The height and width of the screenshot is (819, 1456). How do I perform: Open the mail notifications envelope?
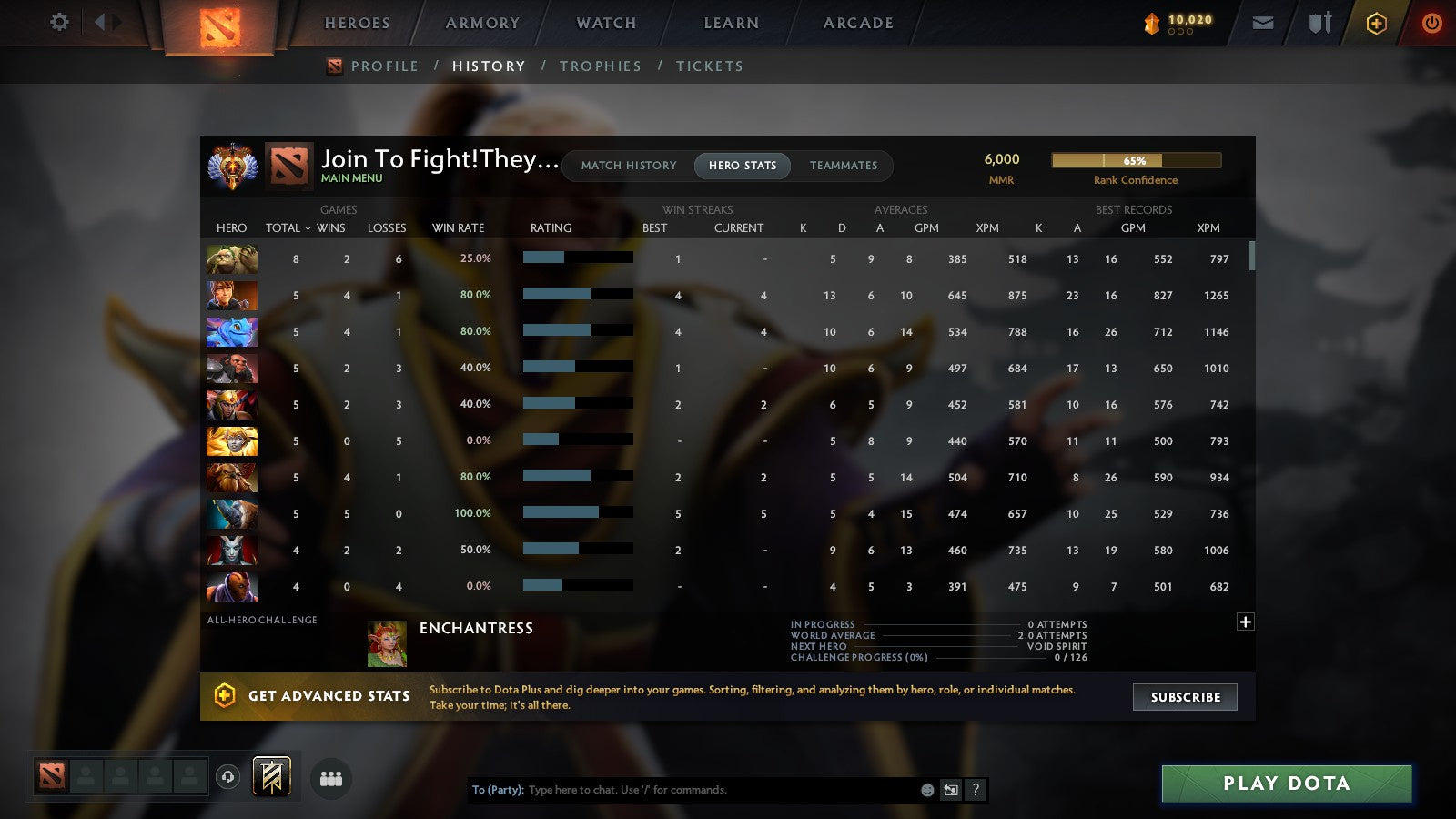[x=1263, y=23]
